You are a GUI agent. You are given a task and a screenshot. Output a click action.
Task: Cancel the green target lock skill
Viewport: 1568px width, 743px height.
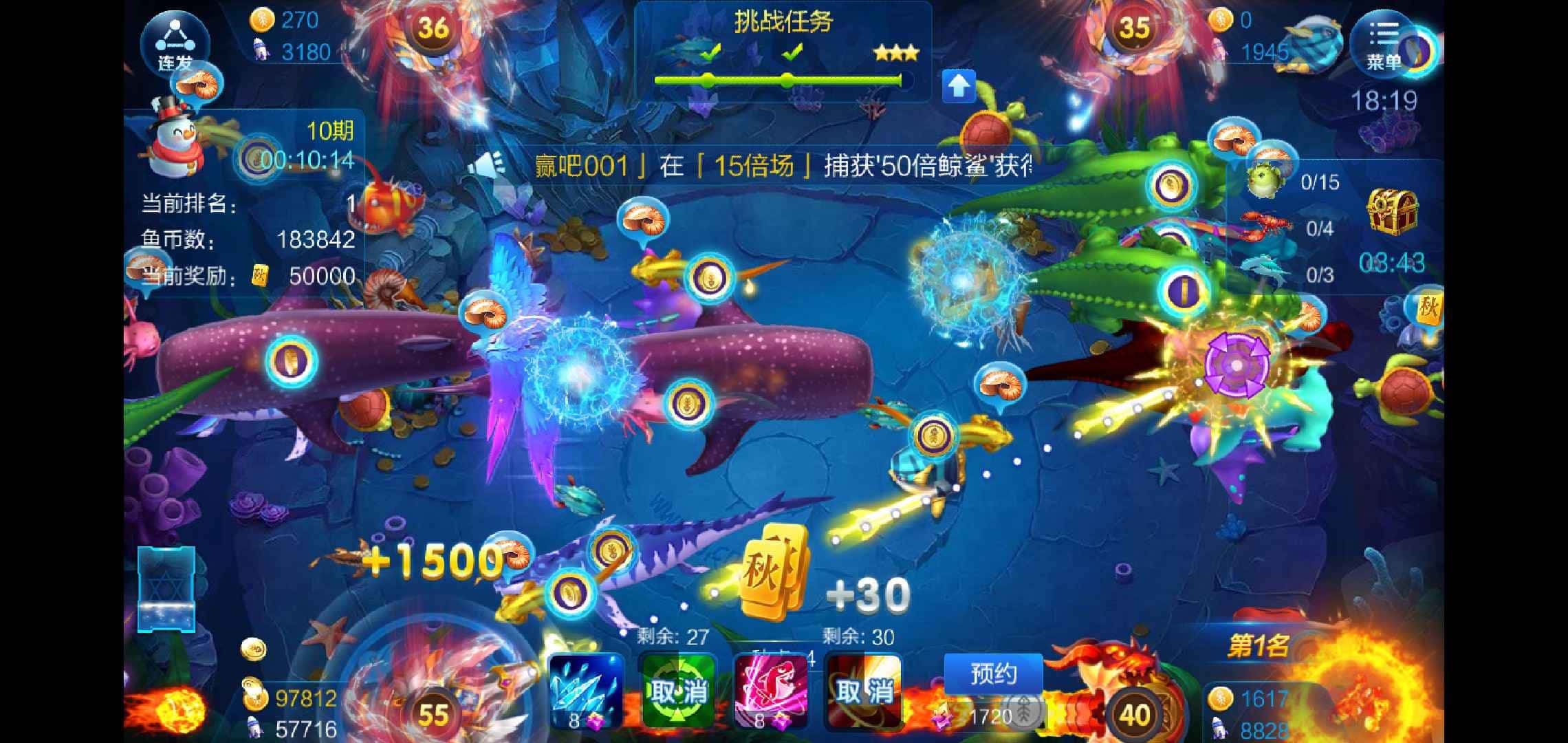[x=677, y=691]
